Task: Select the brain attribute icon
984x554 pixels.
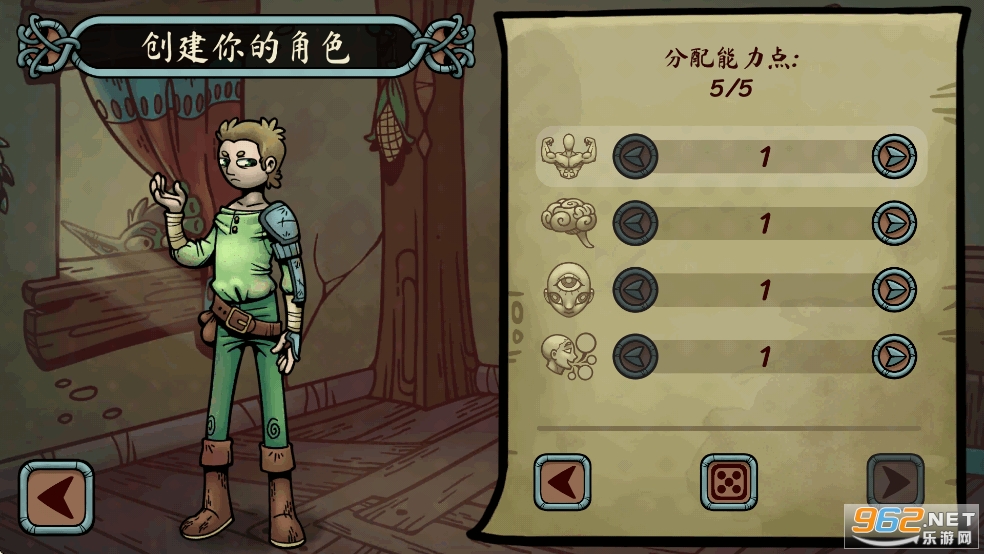Action: [569, 223]
